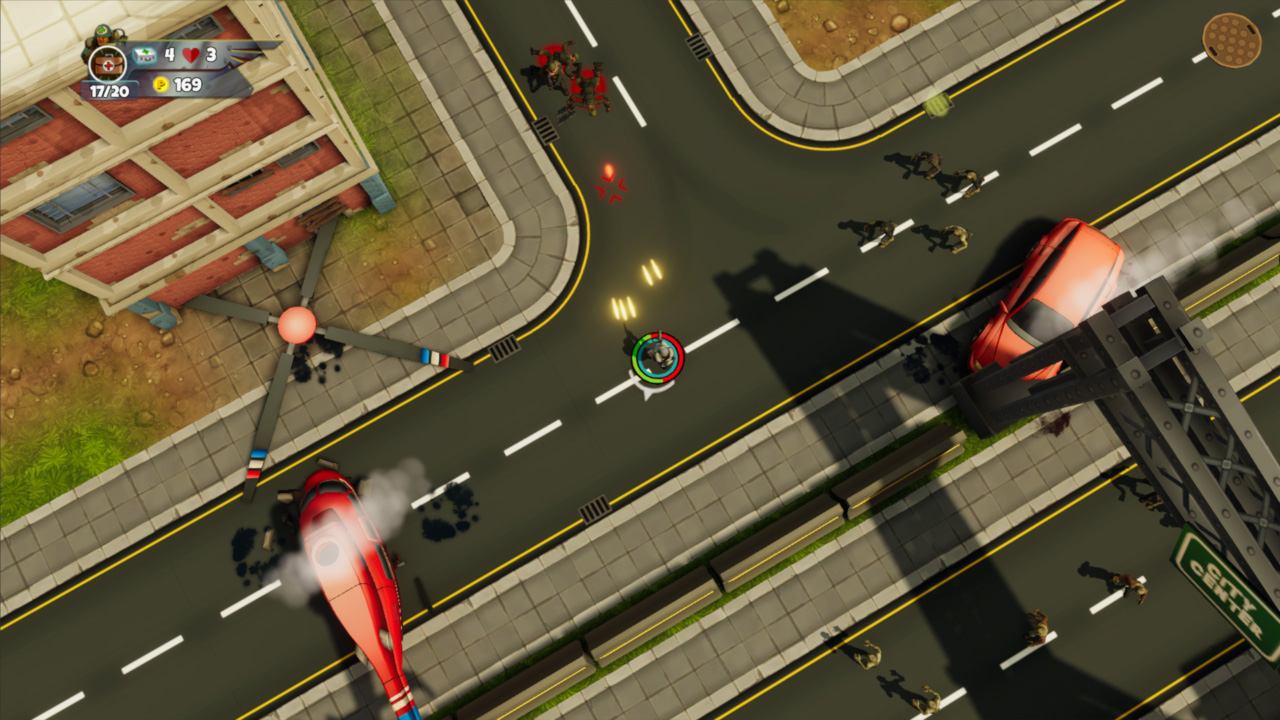1280x720 pixels.
Task: Click the coin total reading 169
Action: click(188, 85)
